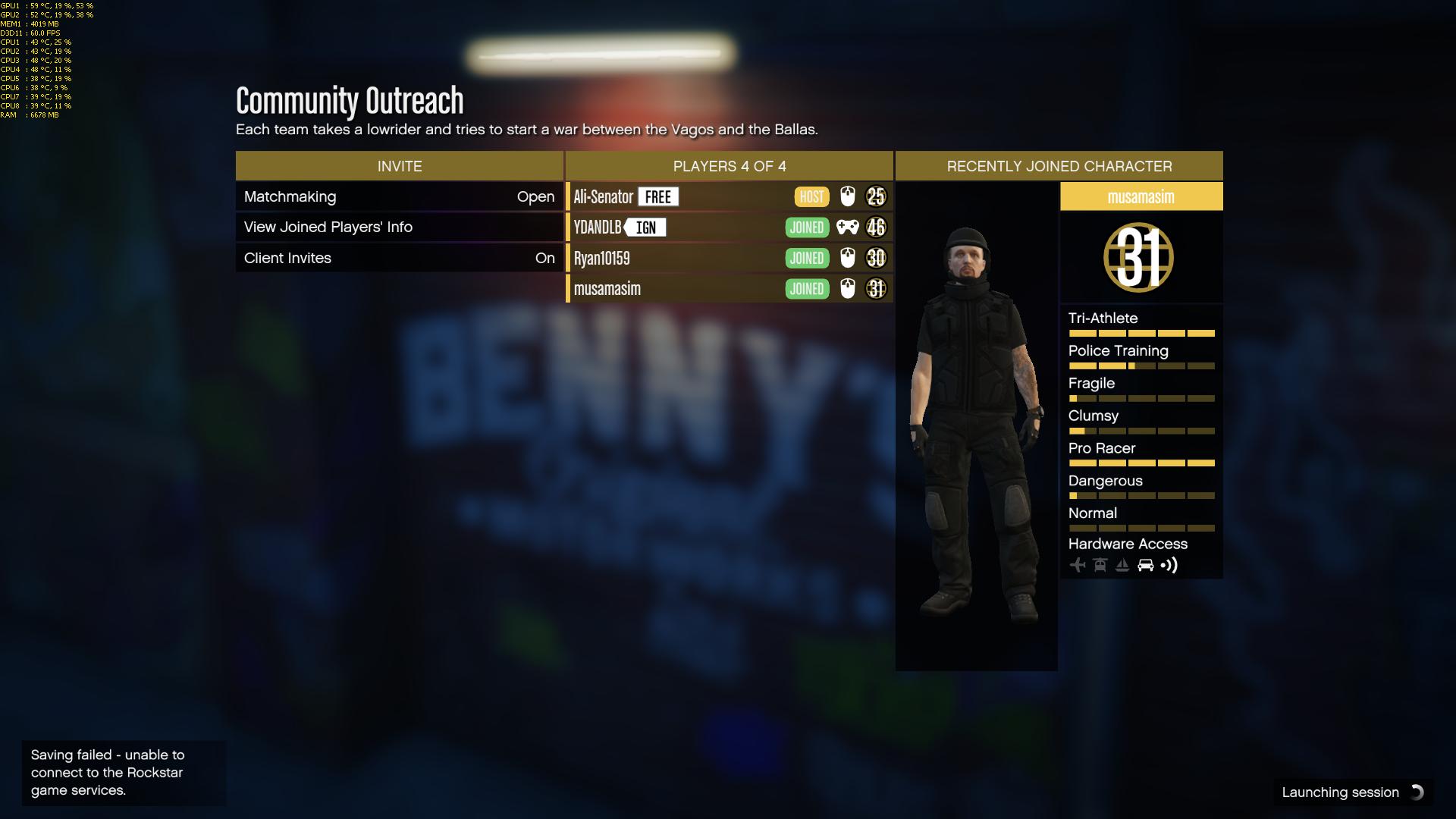Click the Invite column header
1456x819 pixels.
coord(399,166)
